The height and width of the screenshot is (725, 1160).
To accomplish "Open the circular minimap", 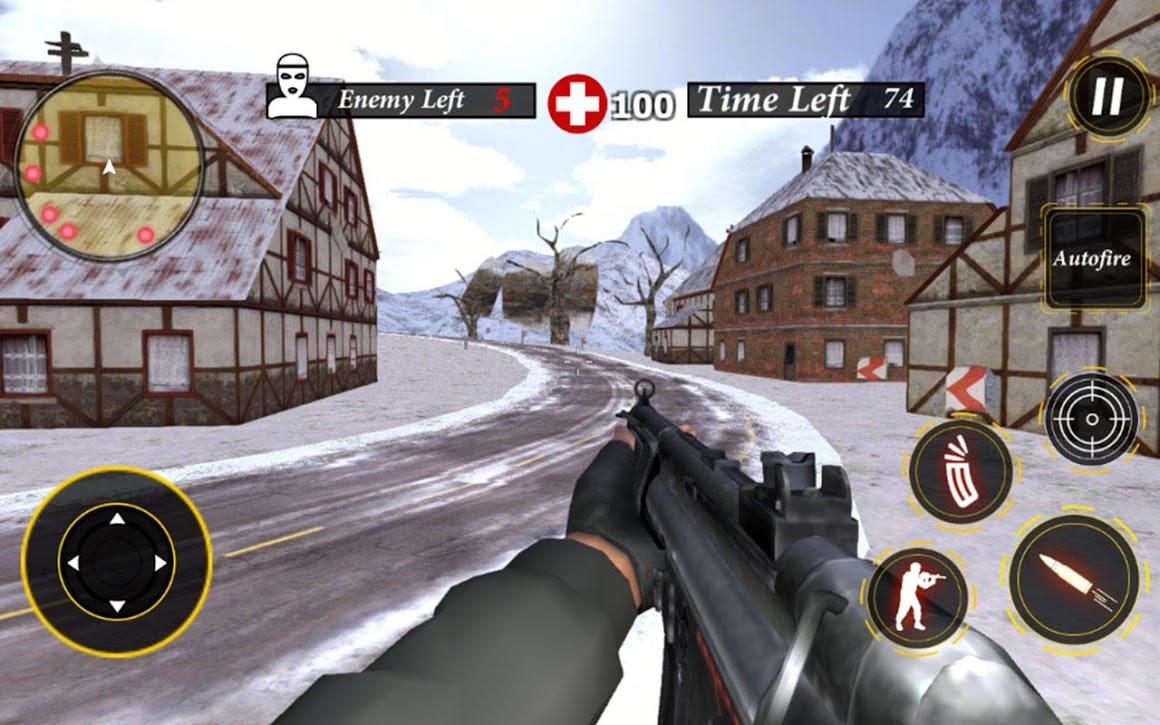I will [109, 166].
